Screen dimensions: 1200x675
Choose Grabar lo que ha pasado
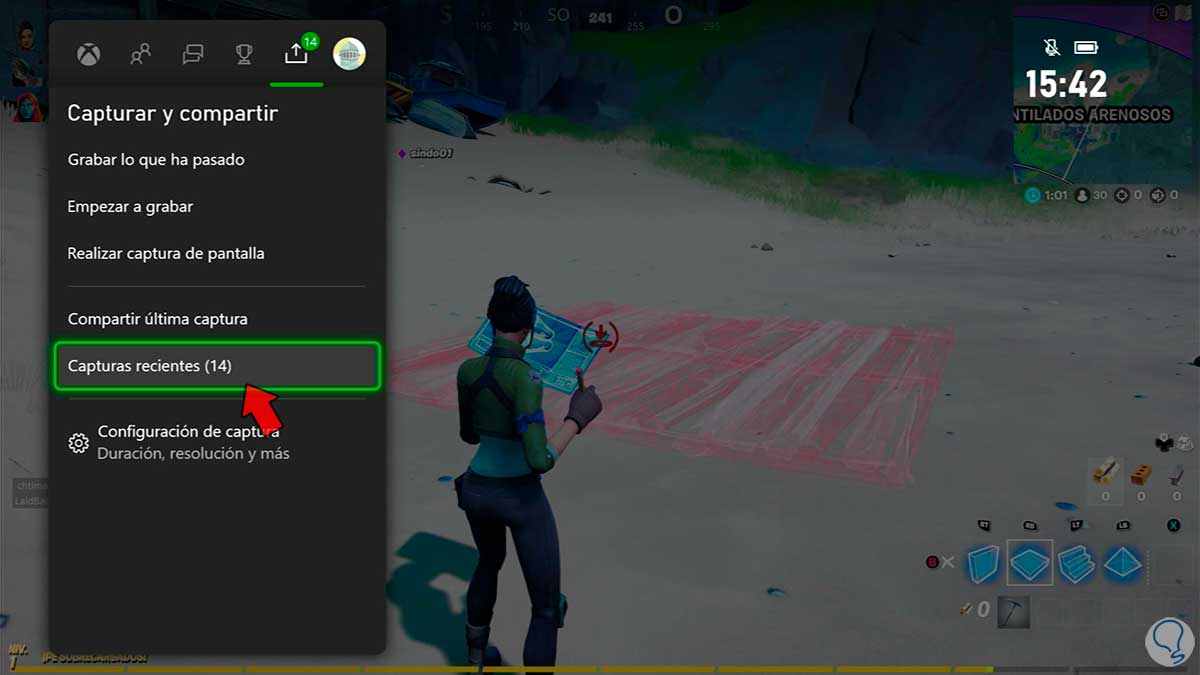pos(156,160)
